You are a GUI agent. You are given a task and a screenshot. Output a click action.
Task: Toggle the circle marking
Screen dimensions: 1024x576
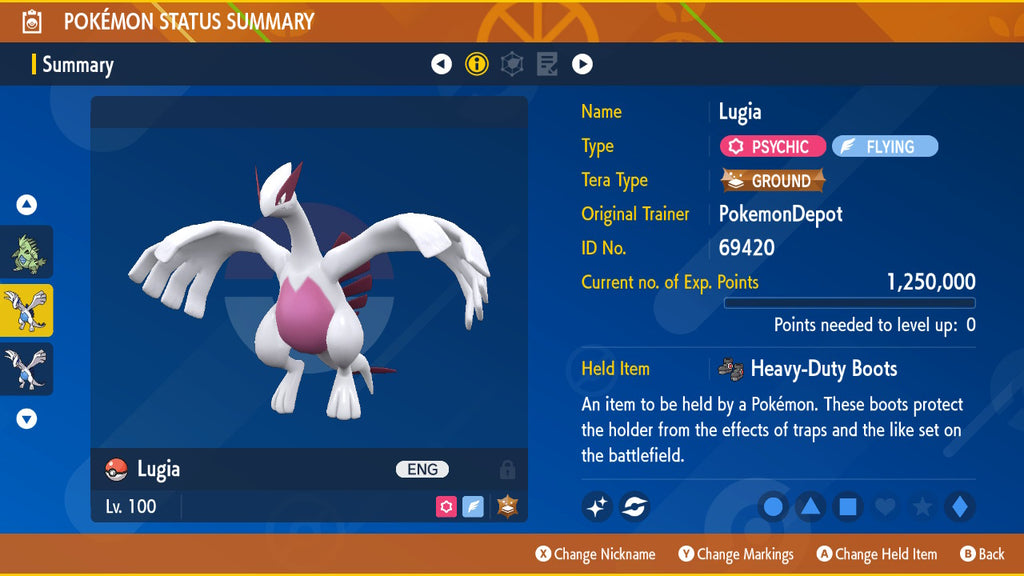pos(773,507)
